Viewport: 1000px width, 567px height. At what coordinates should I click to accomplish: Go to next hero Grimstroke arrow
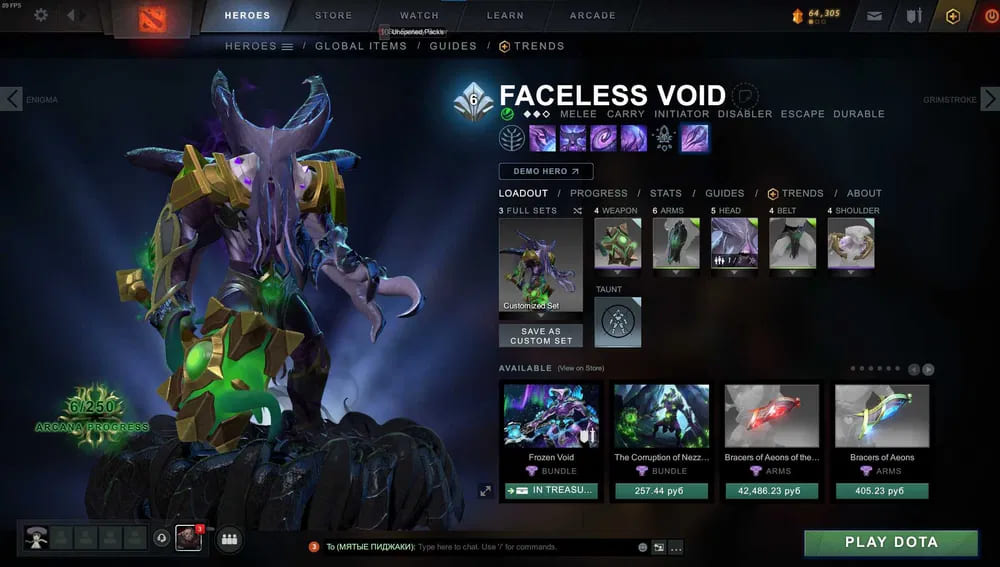(x=989, y=99)
